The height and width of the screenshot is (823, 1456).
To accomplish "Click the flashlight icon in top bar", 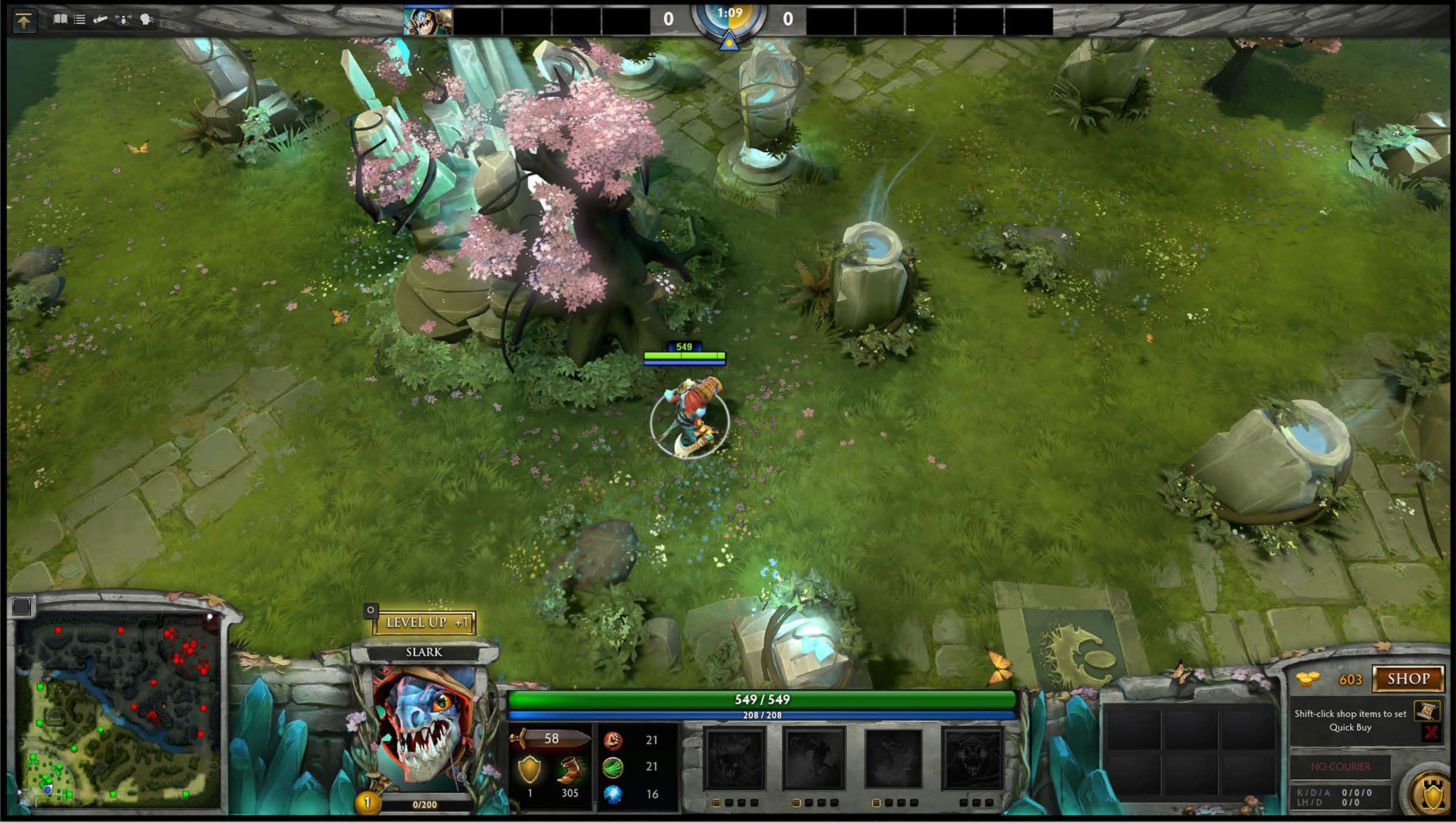I will pyautogui.click(x=101, y=20).
